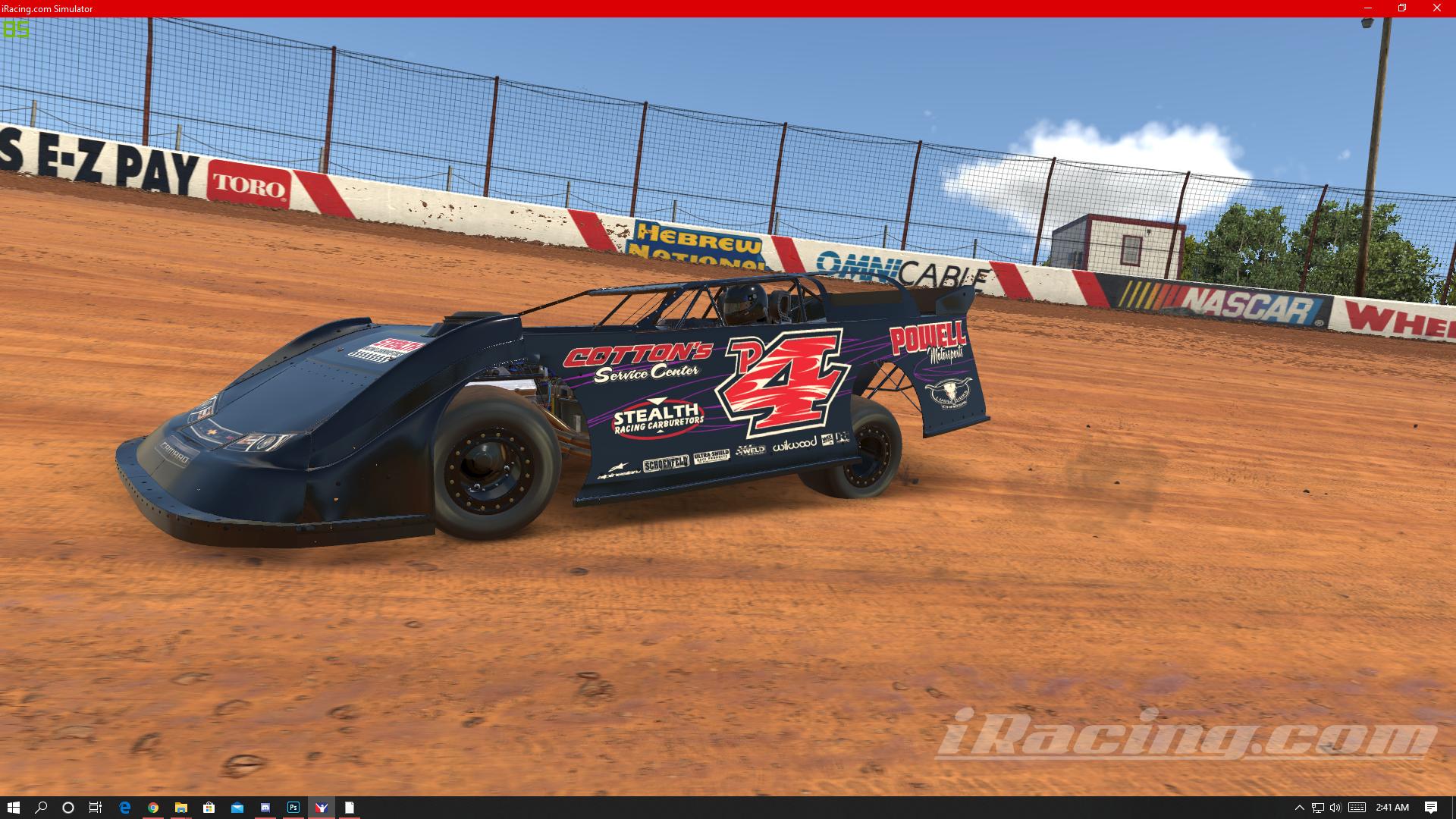Open the document app pinned on the taskbar

tap(350, 808)
